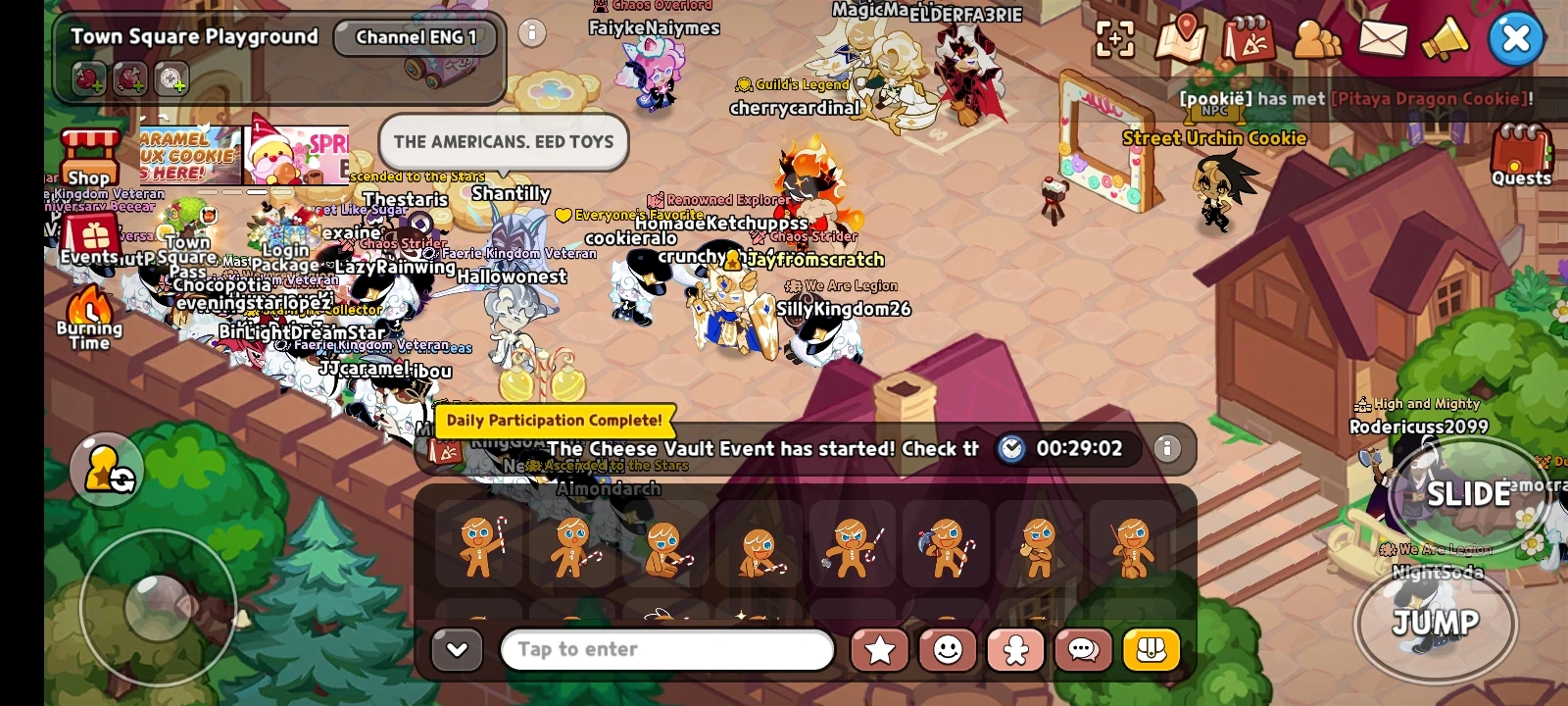Viewport: 1568px width, 706px height.
Task: Collapse the chat bar with the chevron
Action: (456, 650)
